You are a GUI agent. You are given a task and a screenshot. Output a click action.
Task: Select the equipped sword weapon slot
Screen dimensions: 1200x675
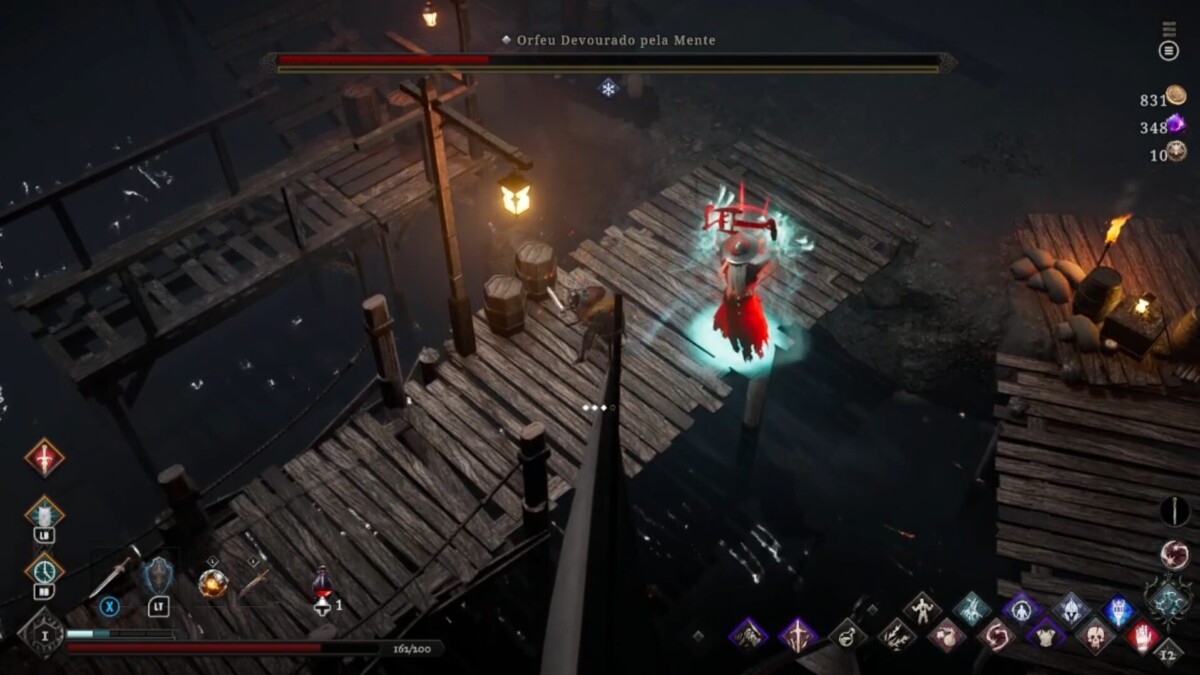pos(113,575)
